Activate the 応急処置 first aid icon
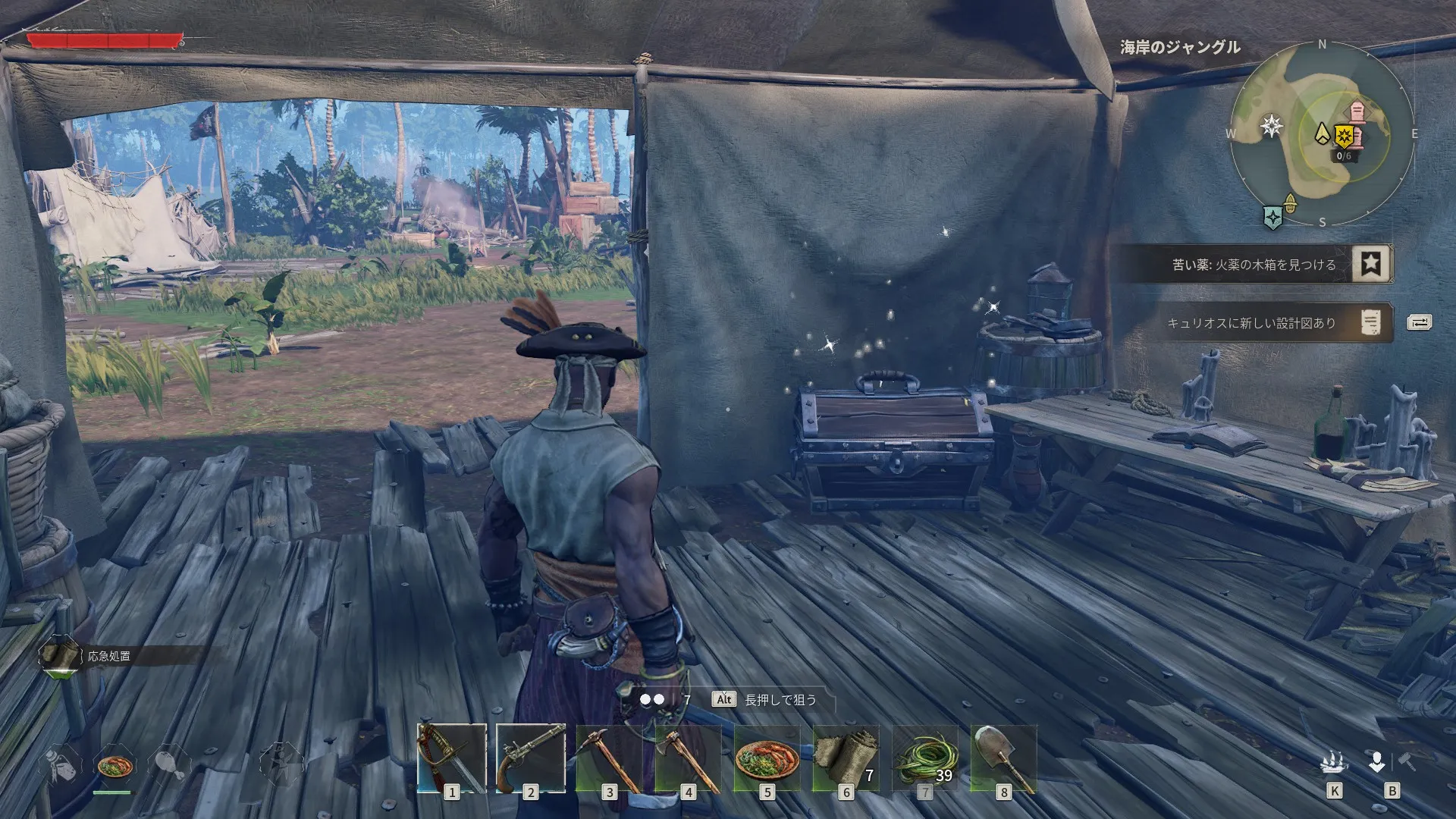Image resolution: width=1456 pixels, height=819 pixels. [x=59, y=656]
